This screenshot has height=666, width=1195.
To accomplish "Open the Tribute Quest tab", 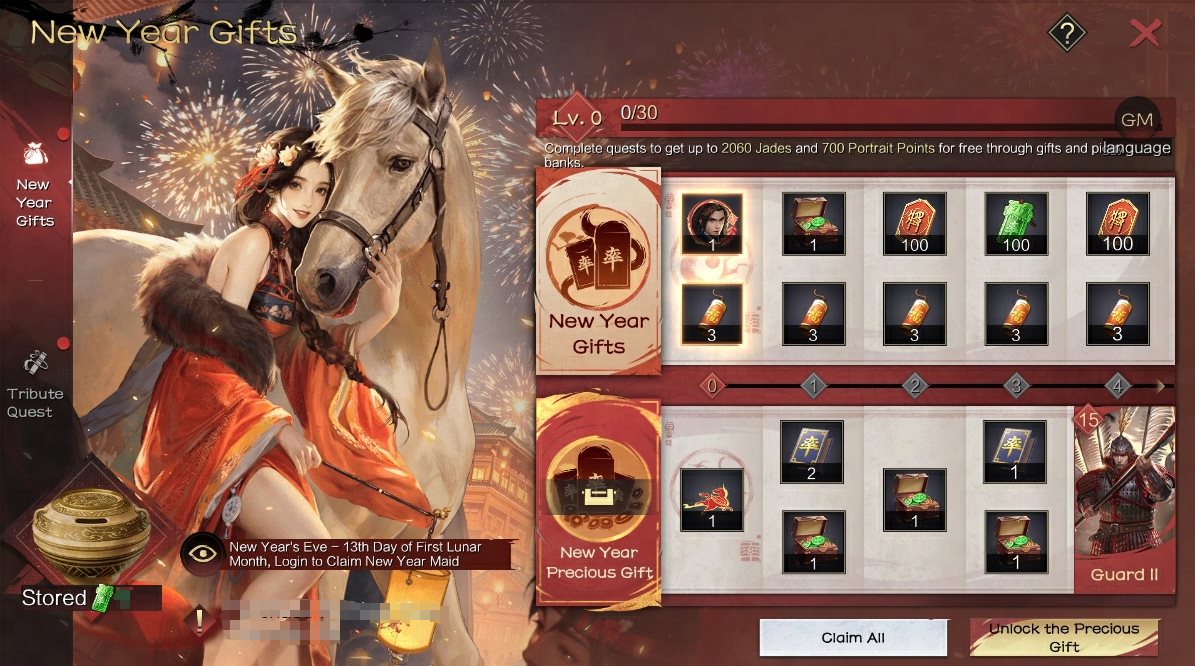I will (35, 385).
